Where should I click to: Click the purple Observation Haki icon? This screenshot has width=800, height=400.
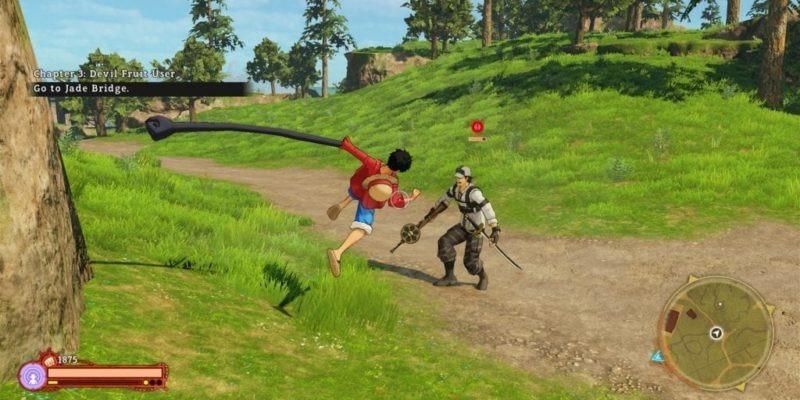(x=31, y=376)
